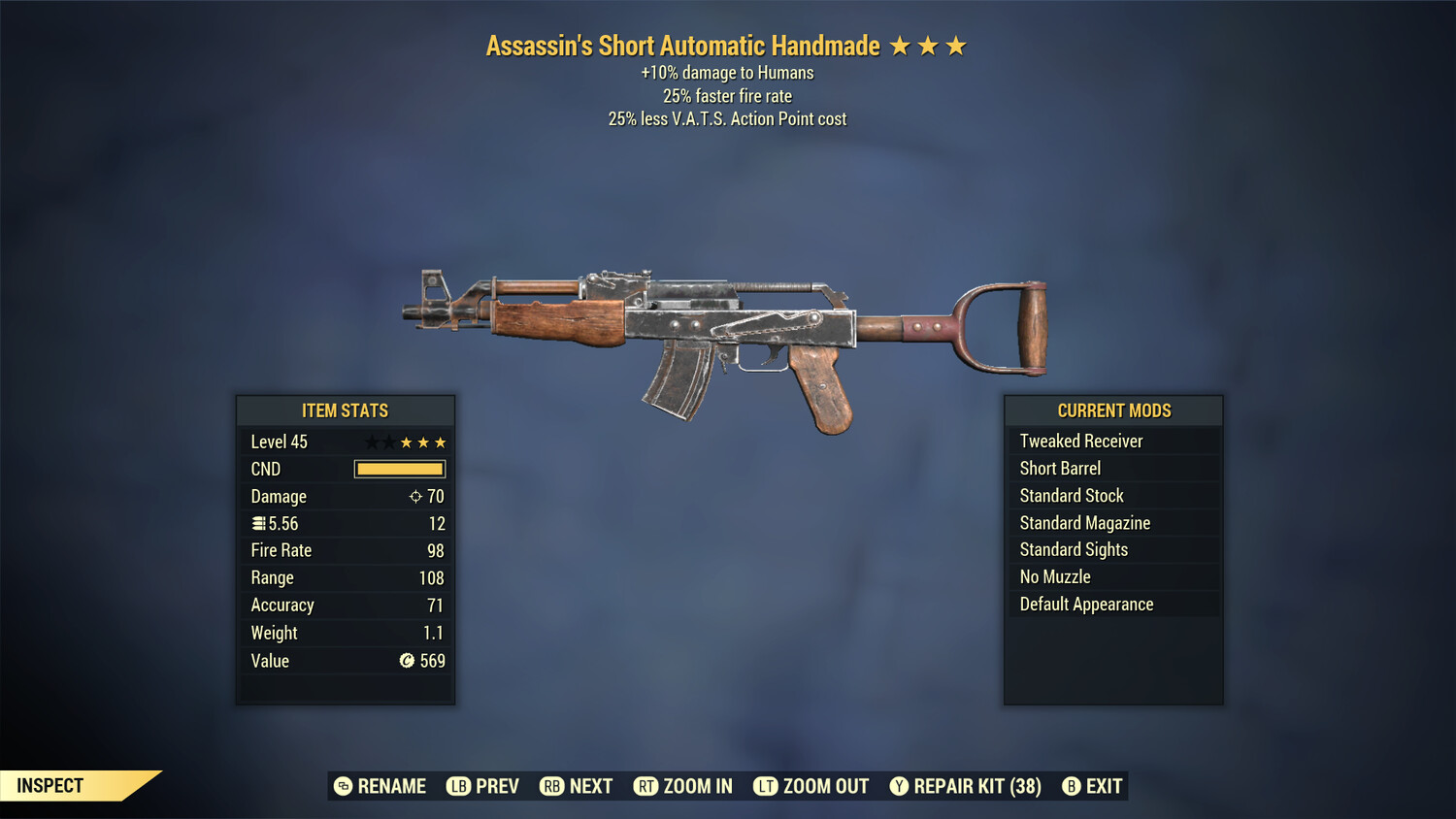Click the B exit icon
Image resolution: width=1456 pixels, height=819 pixels.
(x=1072, y=786)
